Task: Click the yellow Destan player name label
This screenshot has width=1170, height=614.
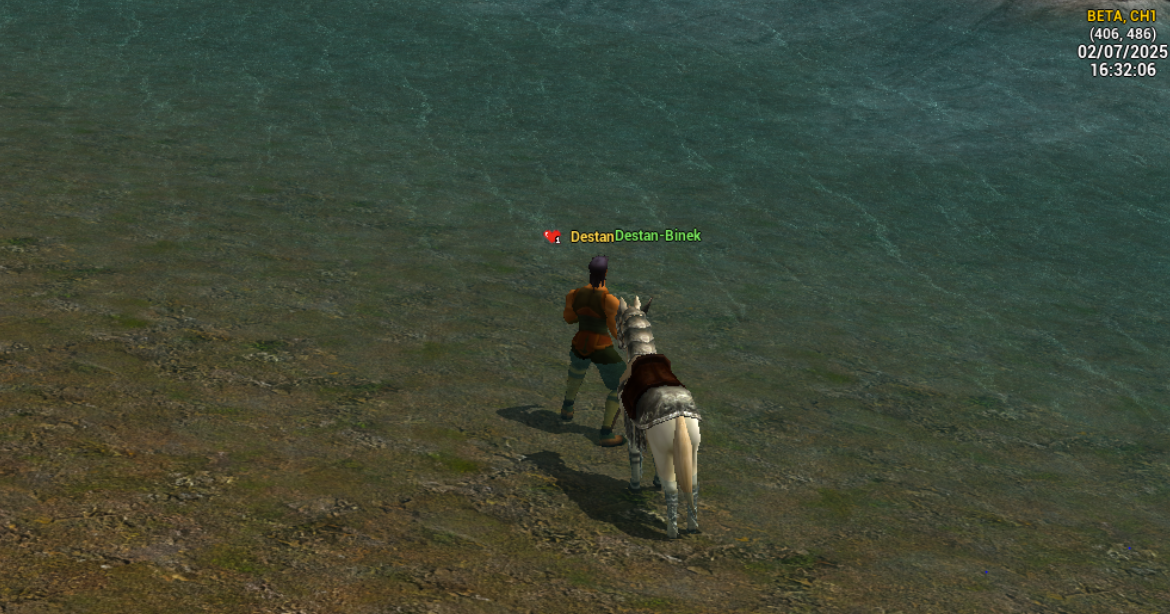Action: pyautogui.click(x=591, y=237)
